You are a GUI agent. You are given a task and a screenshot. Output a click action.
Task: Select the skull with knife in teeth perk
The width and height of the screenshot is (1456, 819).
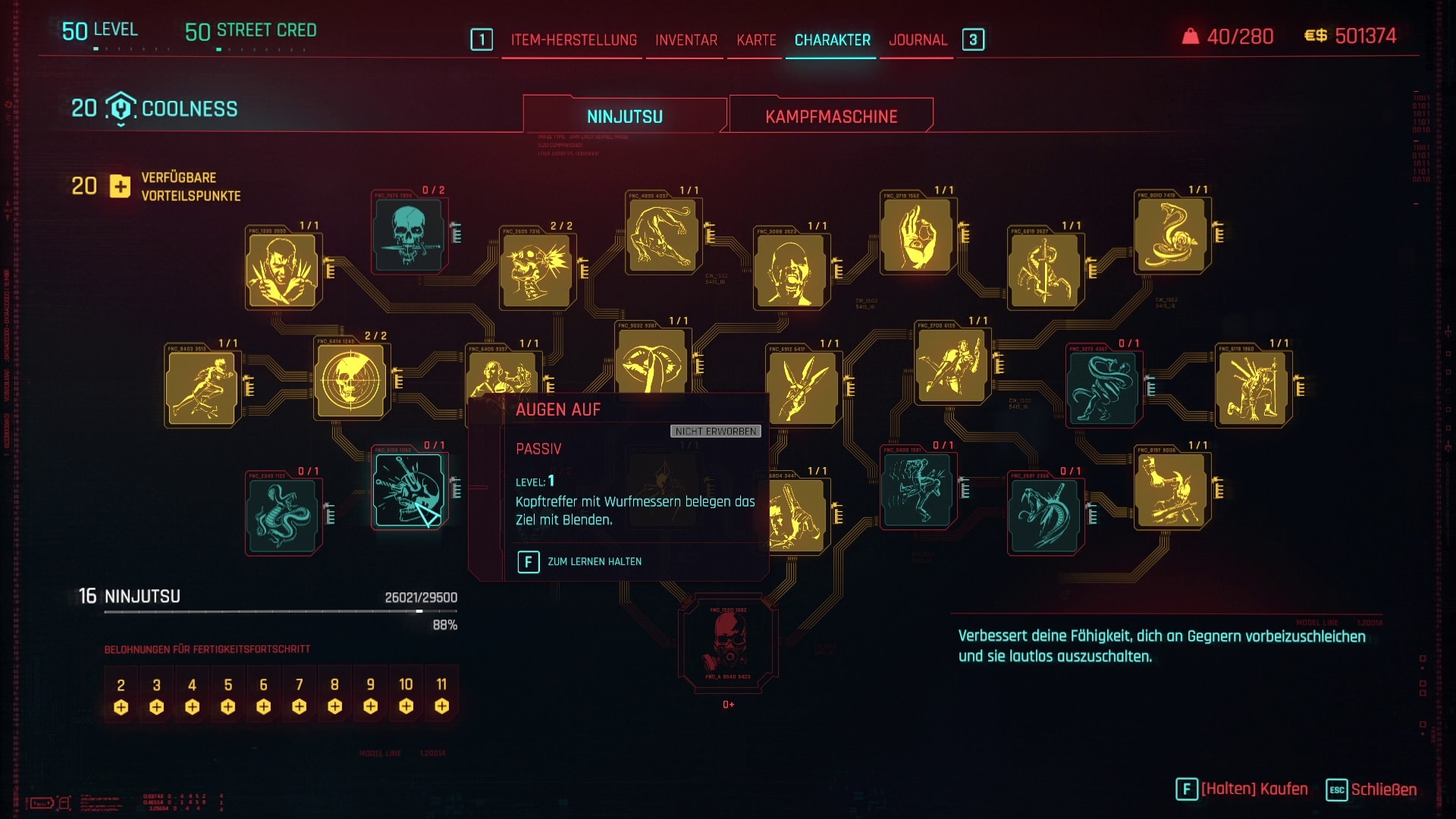coord(409,235)
